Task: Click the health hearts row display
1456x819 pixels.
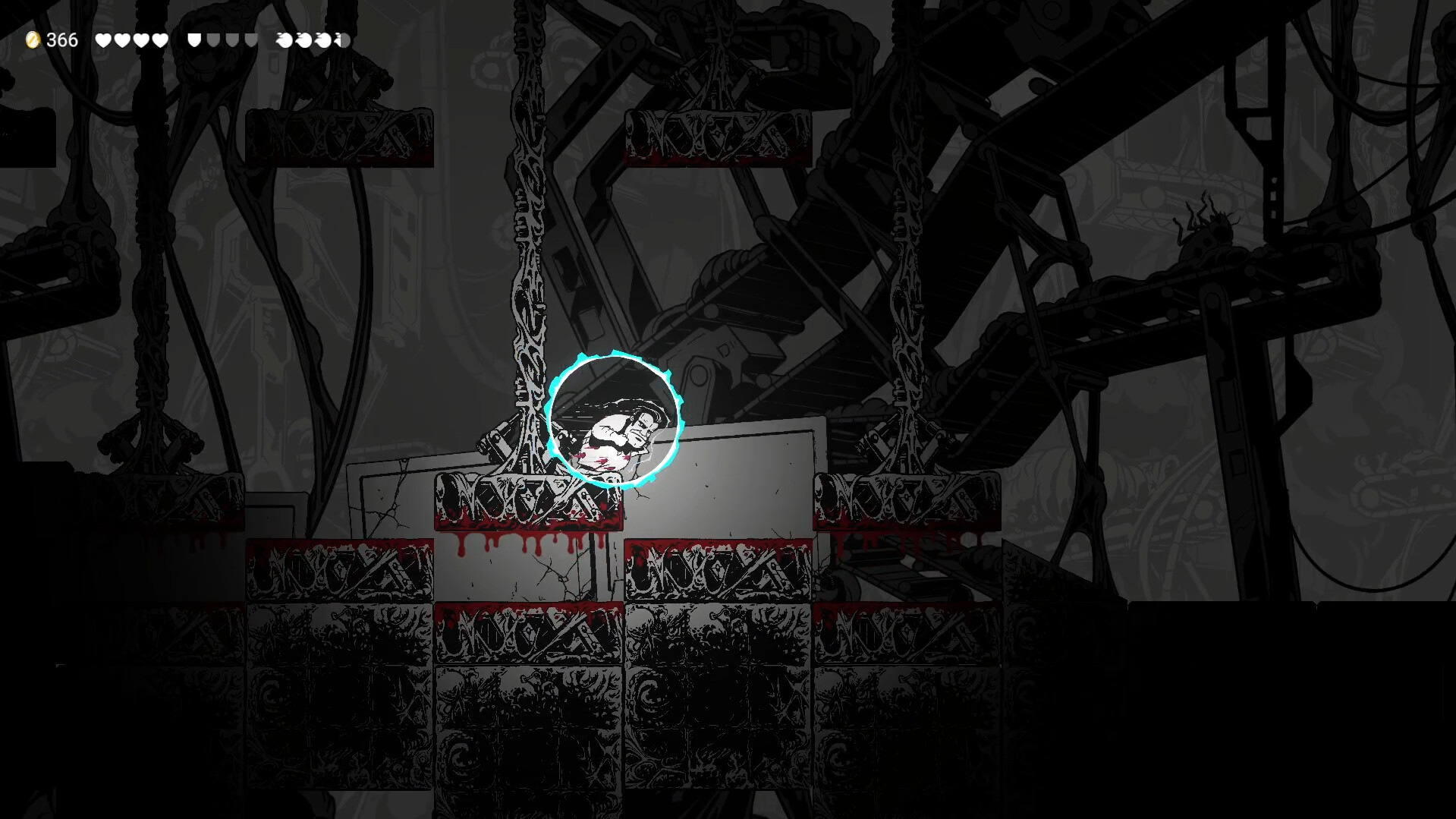Action: coord(132,39)
